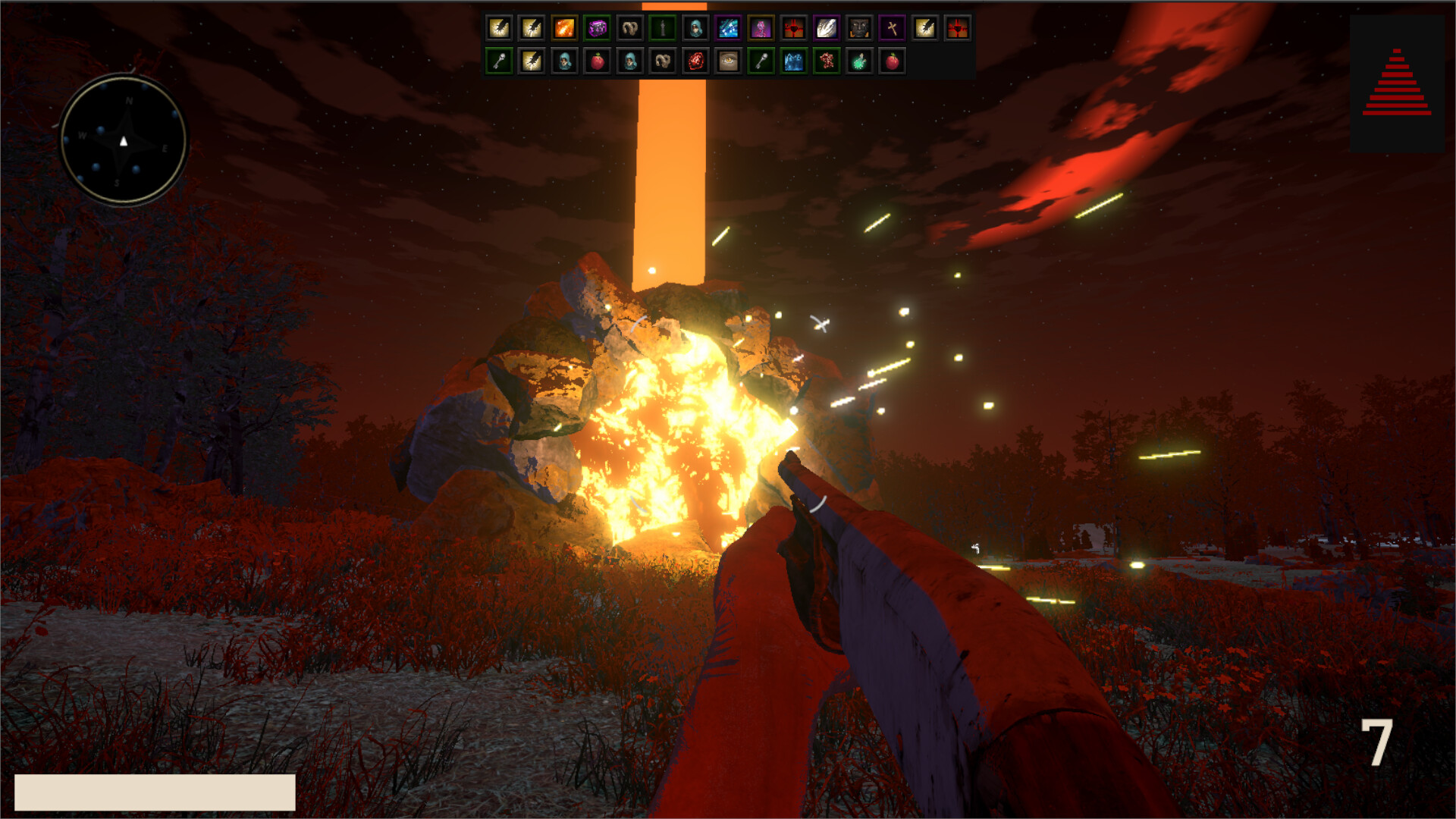Select the dark mask icon
The height and width of the screenshot is (819, 1456).
tap(858, 29)
